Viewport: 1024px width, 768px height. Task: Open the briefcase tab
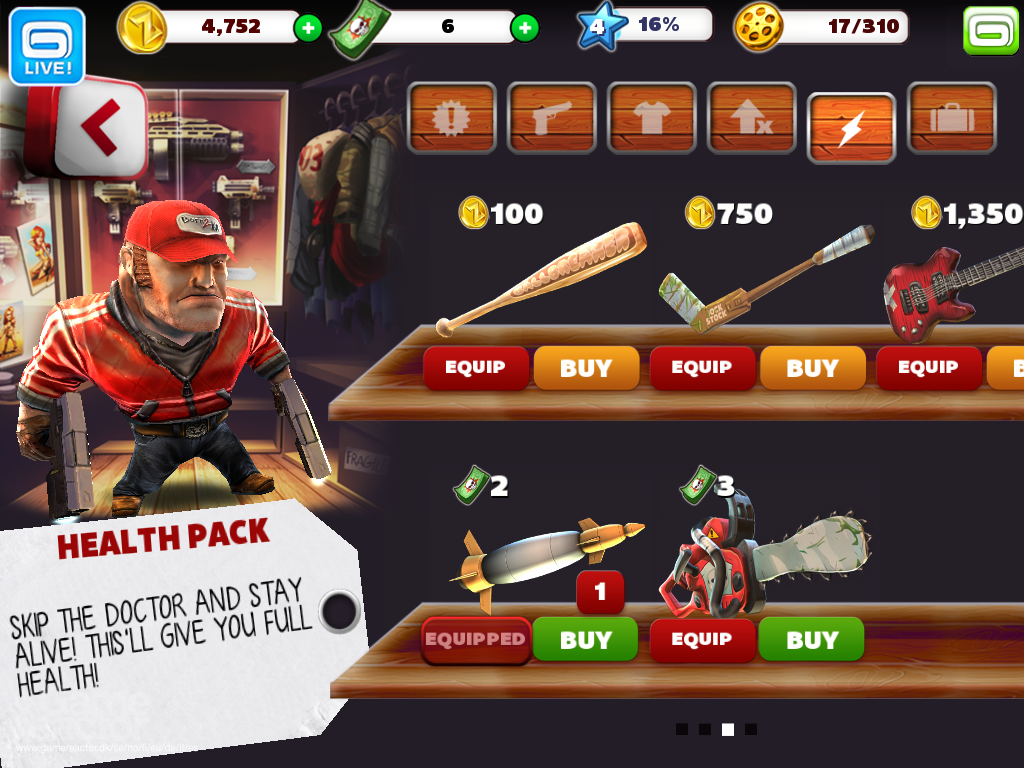pos(951,118)
